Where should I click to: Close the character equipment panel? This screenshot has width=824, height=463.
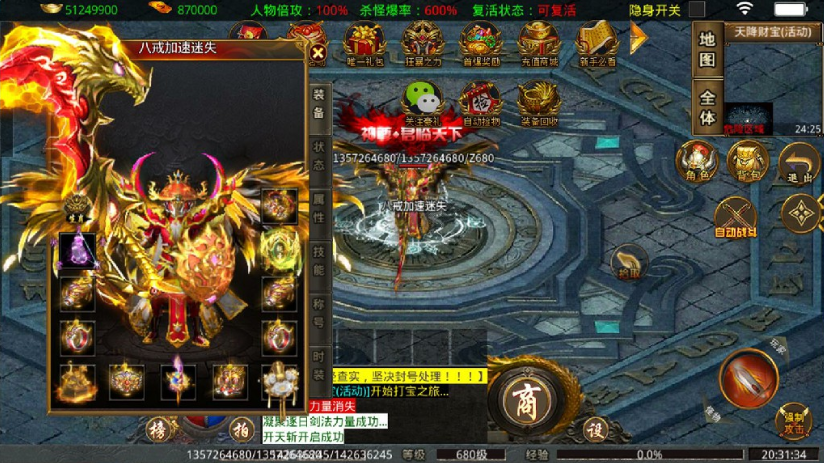click(318, 53)
